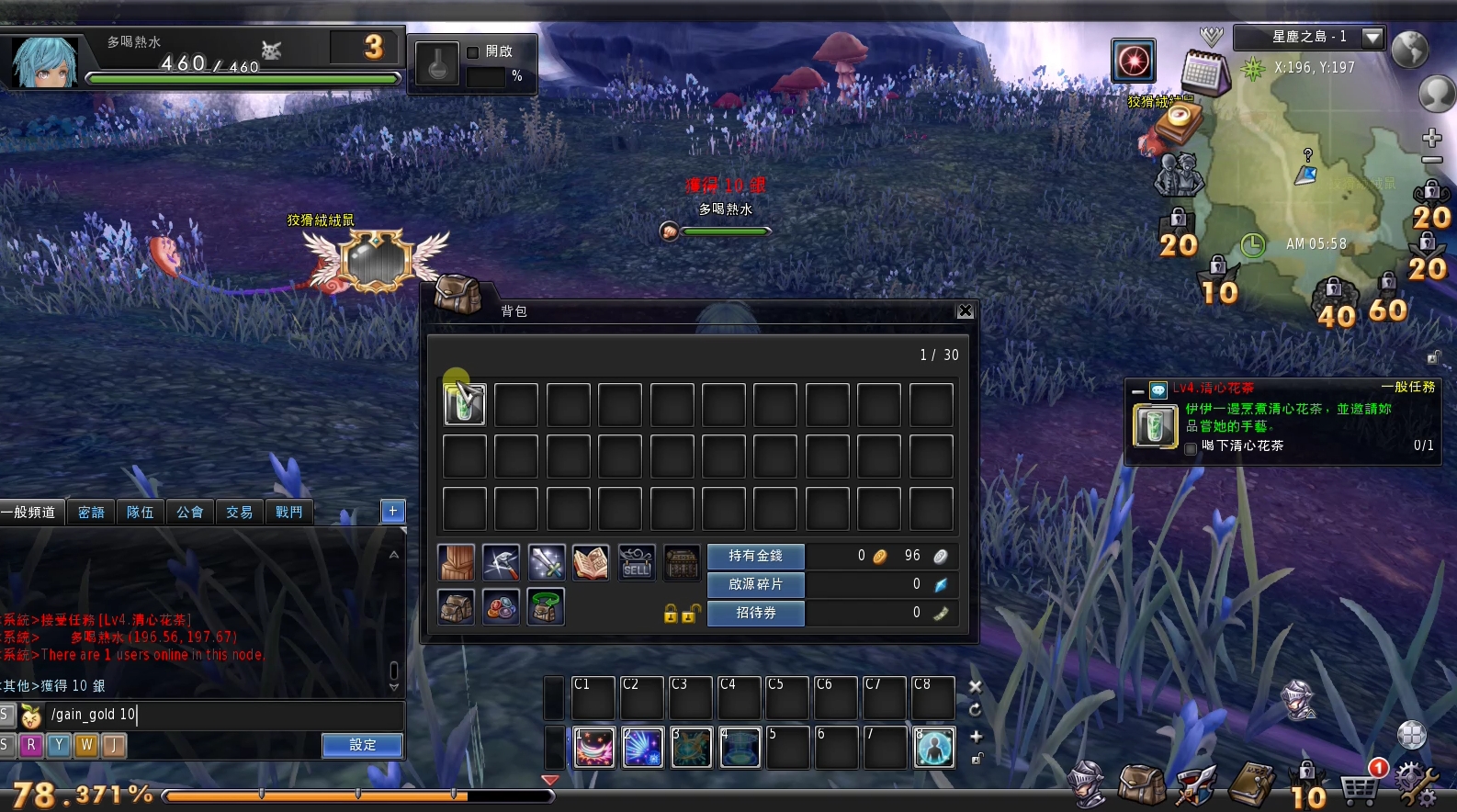
Task: Toggle the 開啟 checkbox near the potion
Action: point(473,52)
